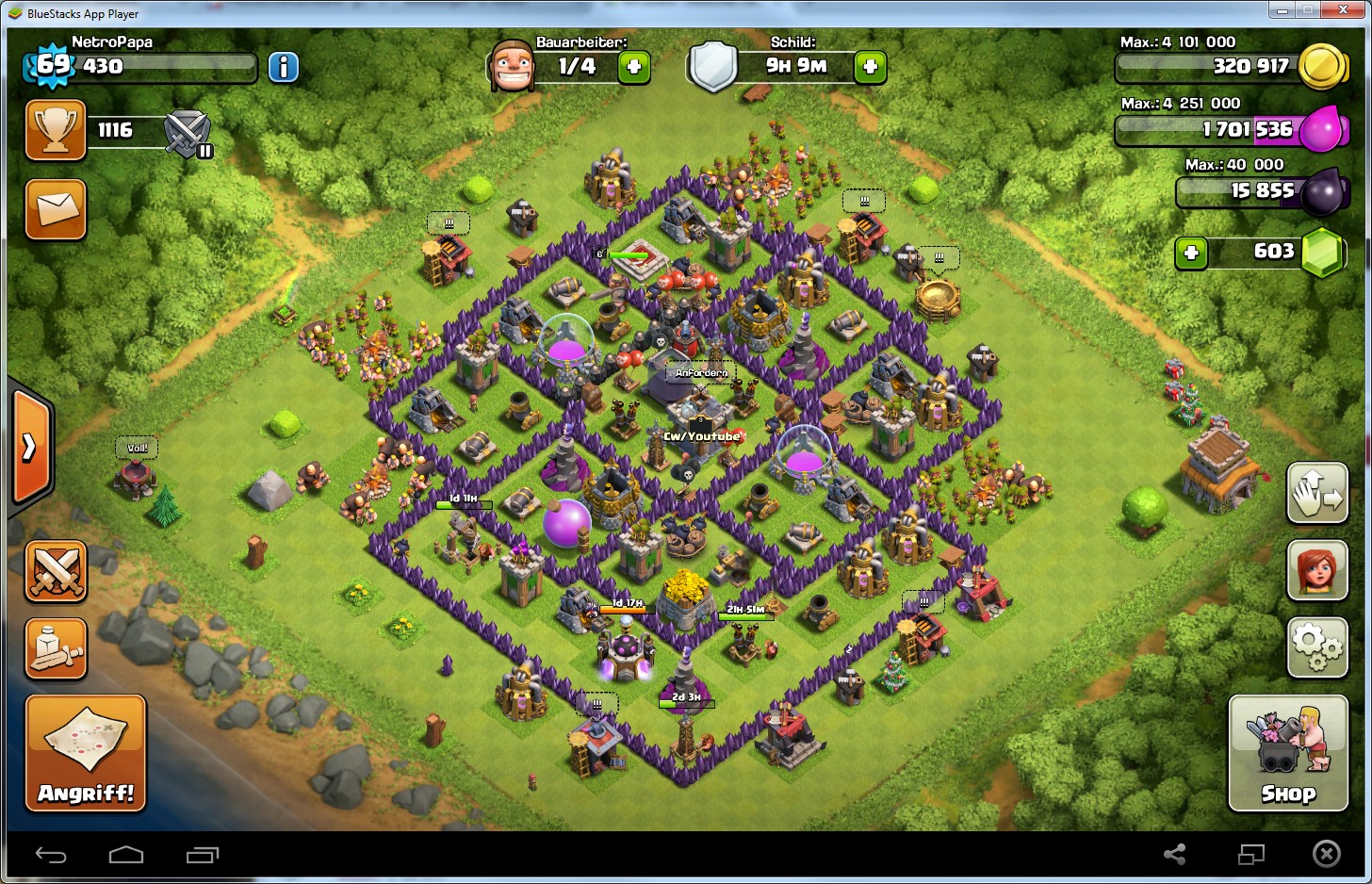1372x884 pixels.
Task: Open the trophy leaderboard button
Action: (56, 130)
